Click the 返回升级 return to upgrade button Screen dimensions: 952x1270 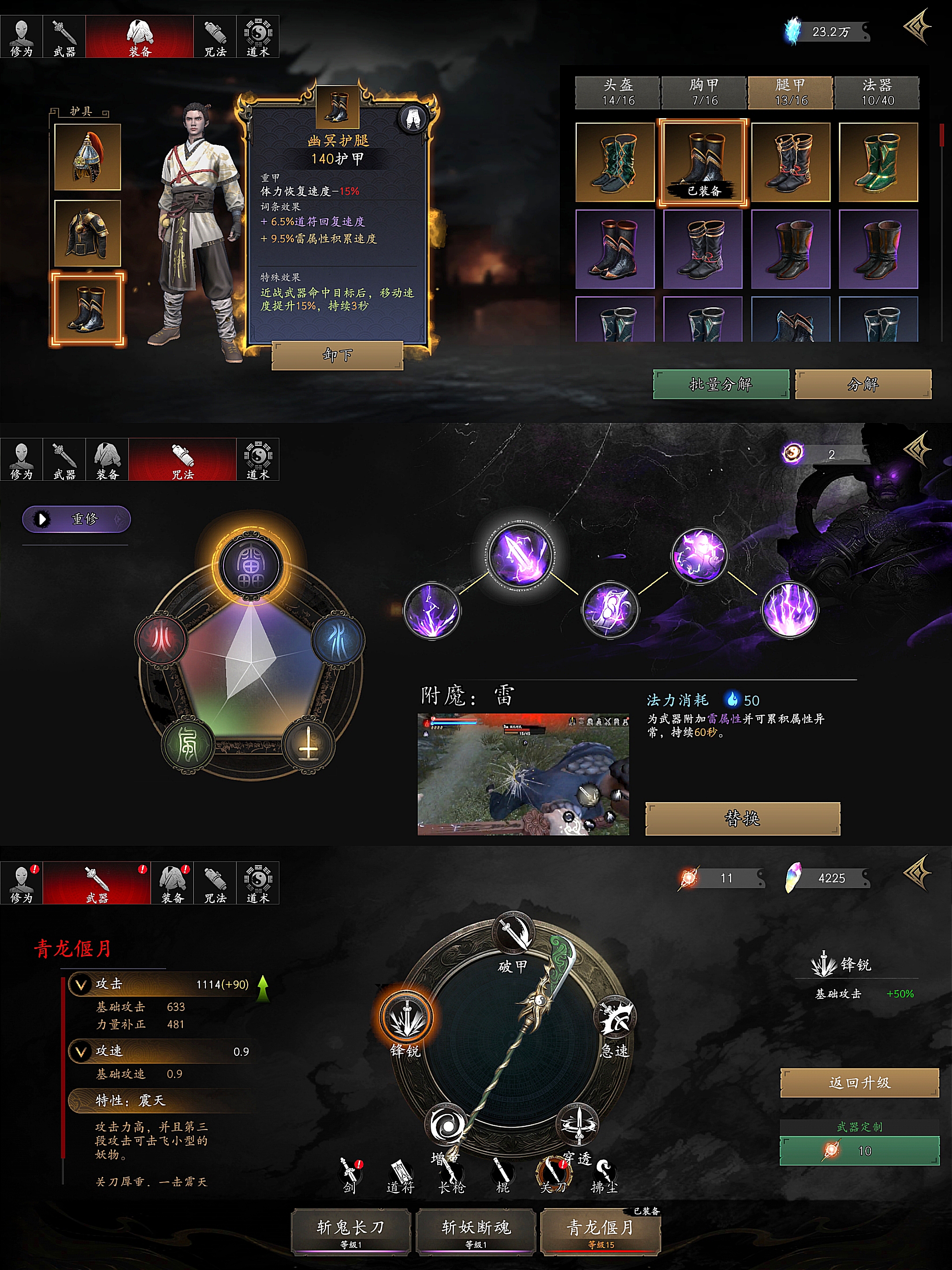pos(859,1083)
